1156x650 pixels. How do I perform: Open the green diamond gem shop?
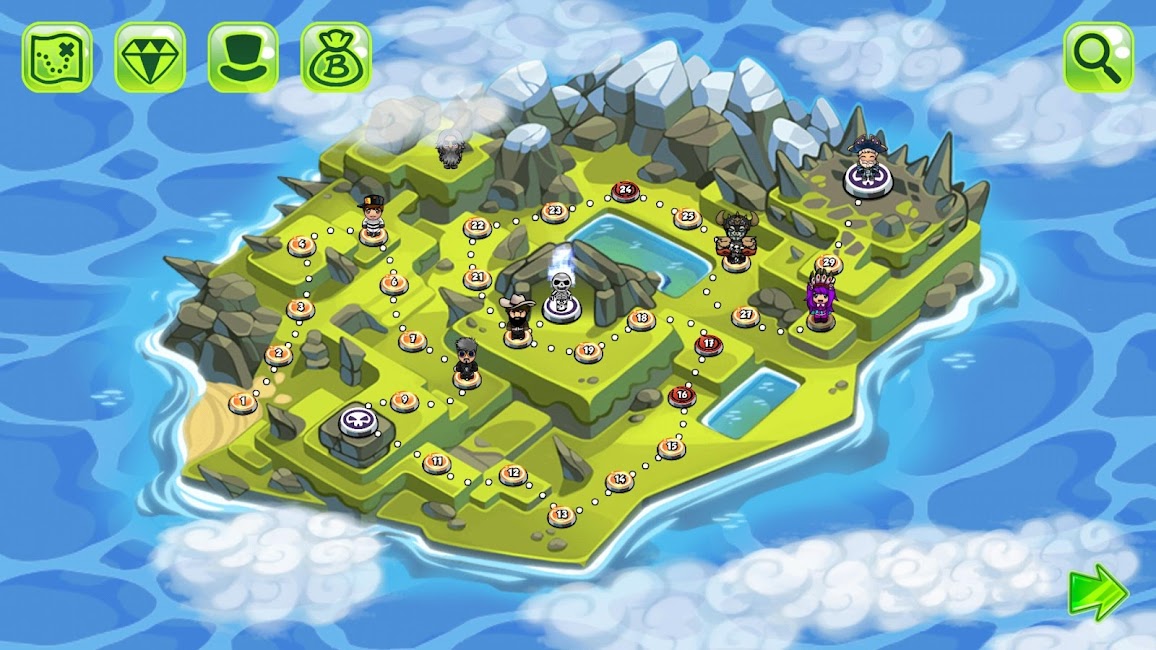tap(150, 58)
